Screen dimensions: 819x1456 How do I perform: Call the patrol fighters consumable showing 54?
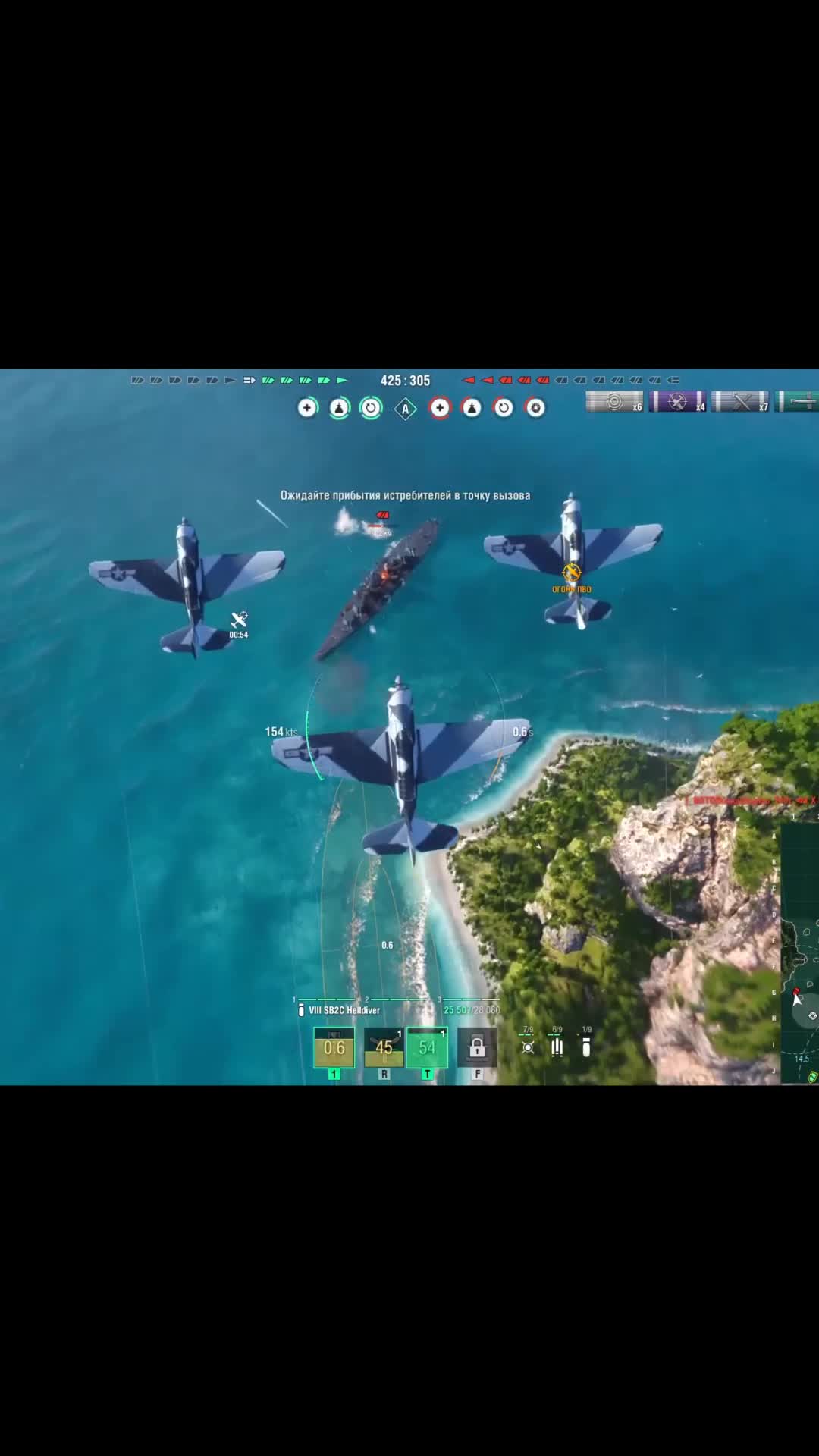(x=427, y=1047)
